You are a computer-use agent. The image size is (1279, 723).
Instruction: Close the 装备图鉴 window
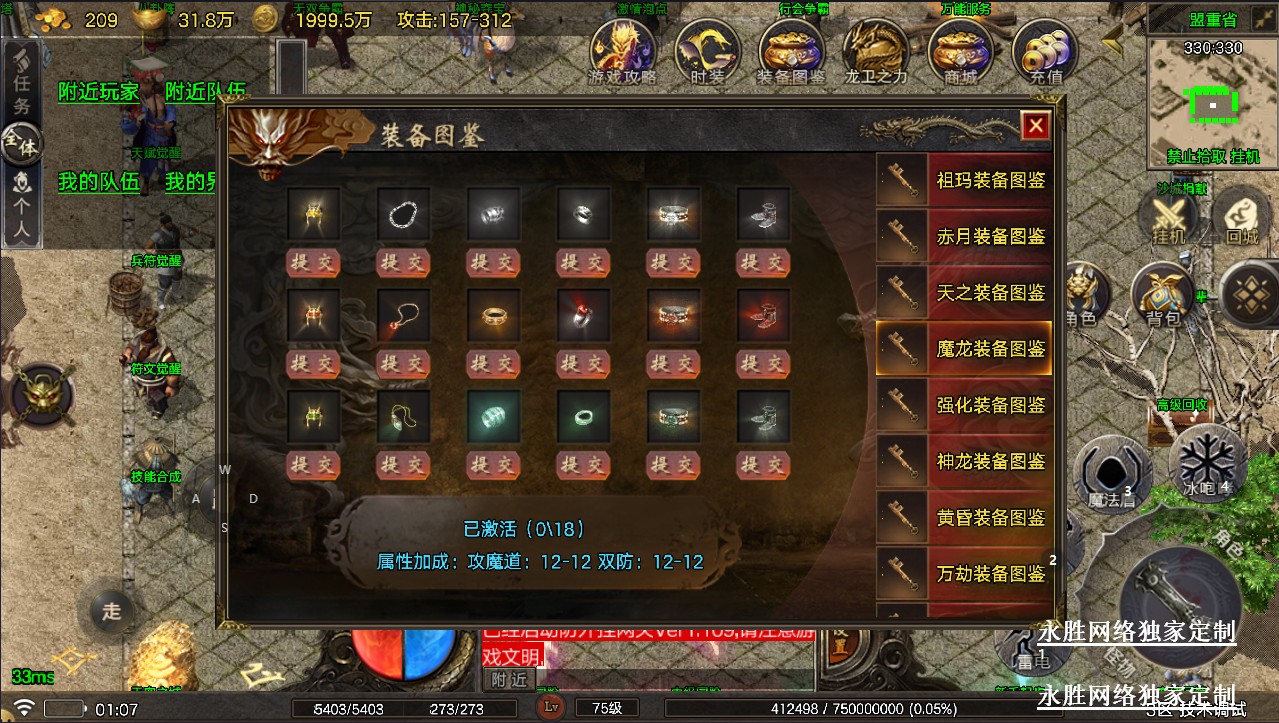pyautogui.click(x=1035, y=126)
